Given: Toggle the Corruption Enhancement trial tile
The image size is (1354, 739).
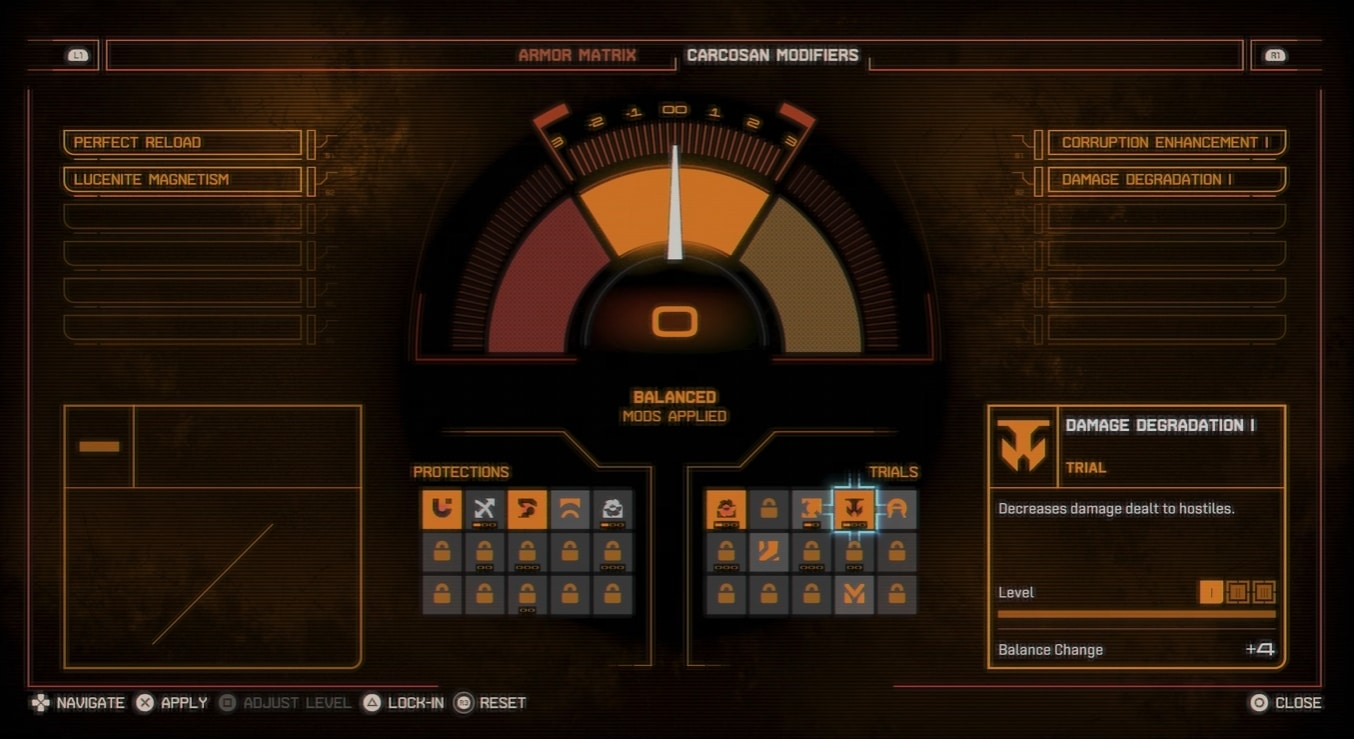Looking at the screenshot, I should (726, 509).
